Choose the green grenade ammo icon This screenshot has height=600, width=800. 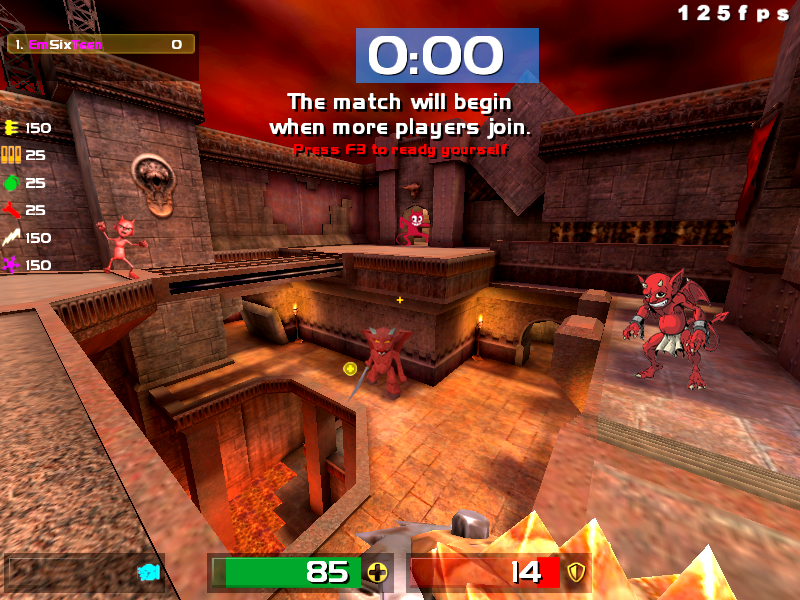(x=12, y=183)
